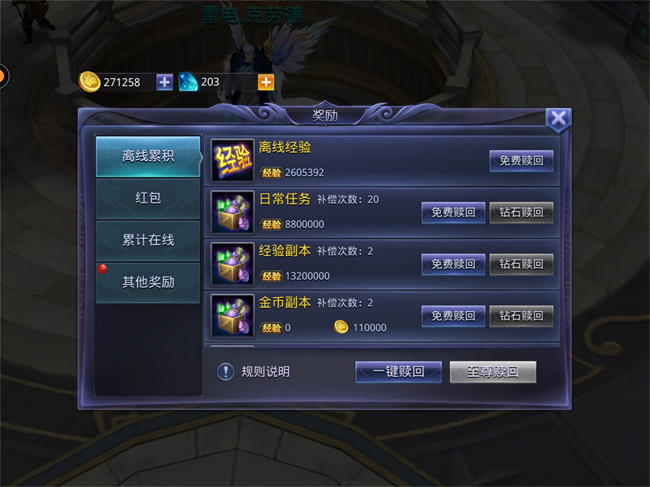Image resolution: width=650 pixels, height=487 pixels.
Task: Select 钻石赎回 for 经验副本
Action: coord(521,264)
